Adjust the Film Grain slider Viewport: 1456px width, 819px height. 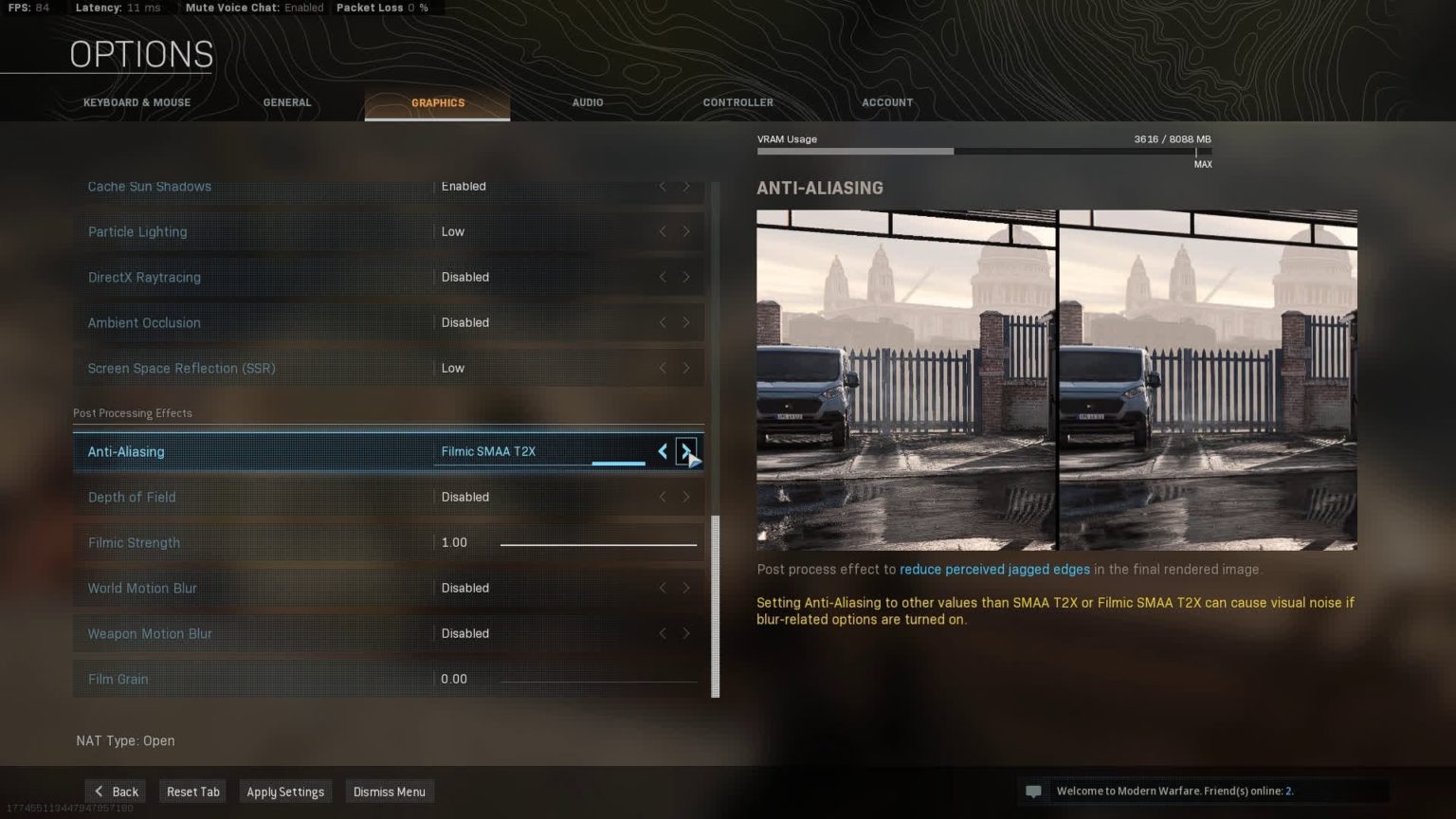pyautogui.click(x=598, y=681)
